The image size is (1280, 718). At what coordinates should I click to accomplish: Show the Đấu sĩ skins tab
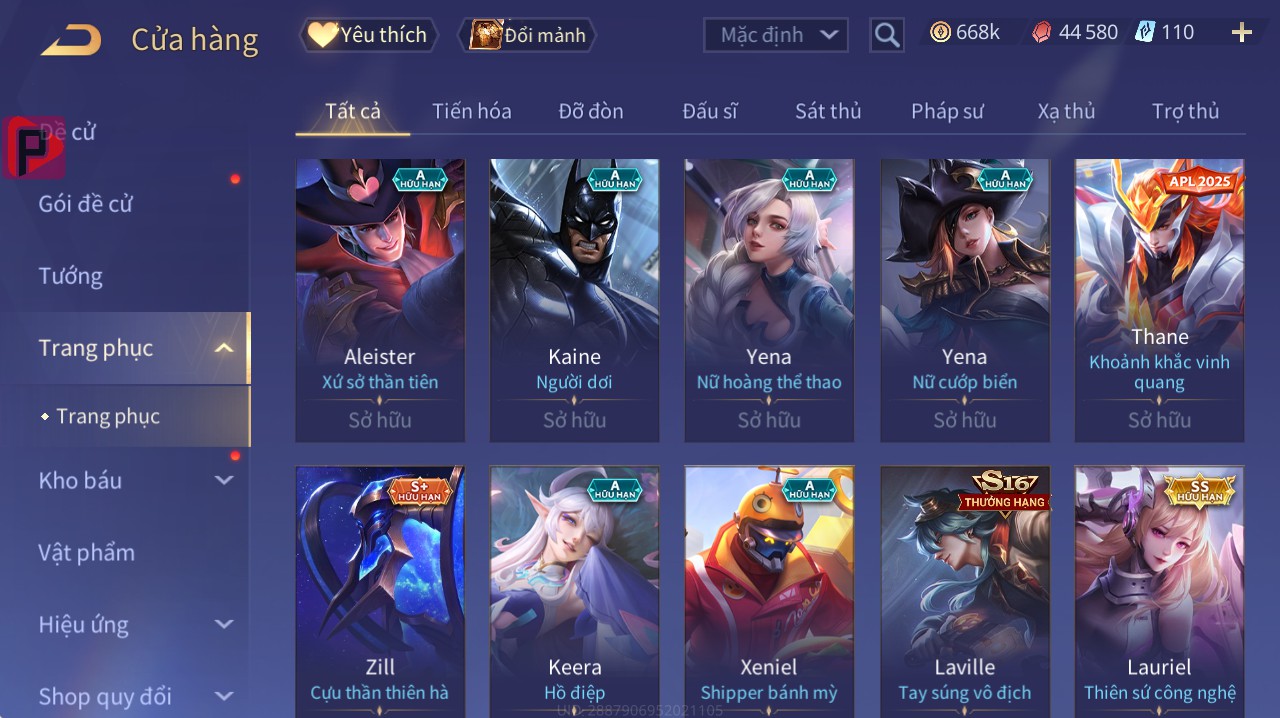click(710, 111)
